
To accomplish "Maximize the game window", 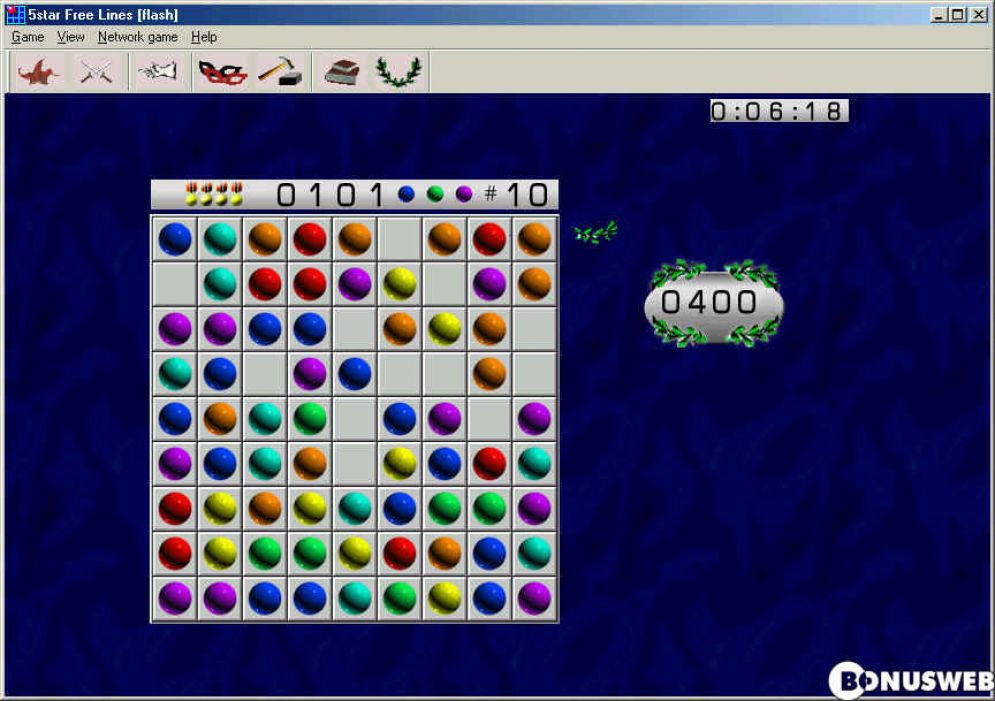I will pos(958,15).
